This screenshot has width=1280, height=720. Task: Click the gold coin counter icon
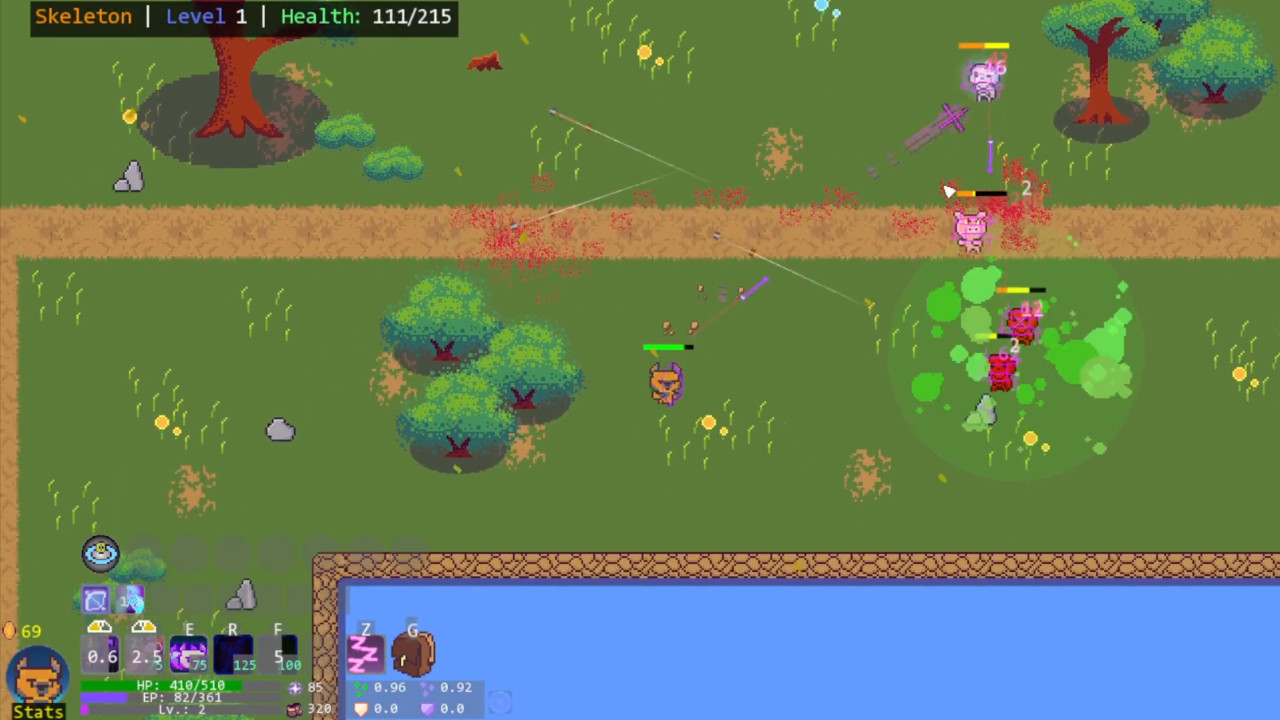(13, 630)
